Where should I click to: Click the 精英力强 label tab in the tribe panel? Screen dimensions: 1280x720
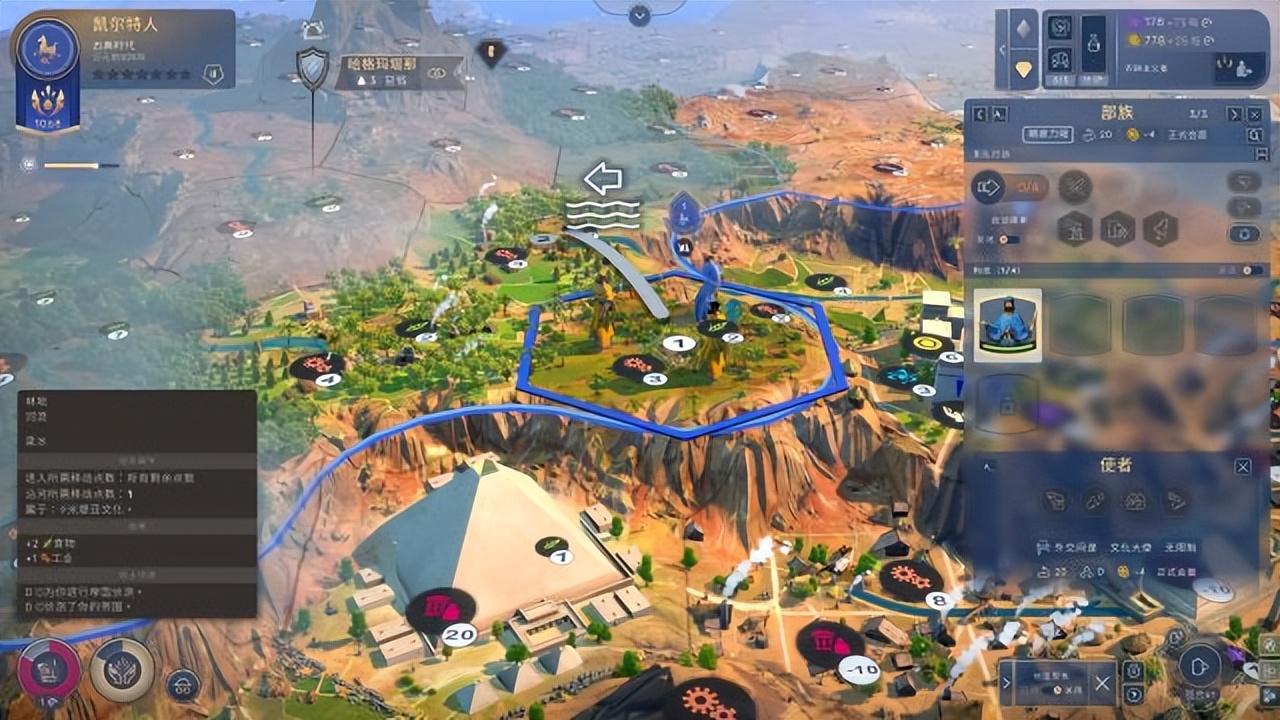tap(1049, 134)
